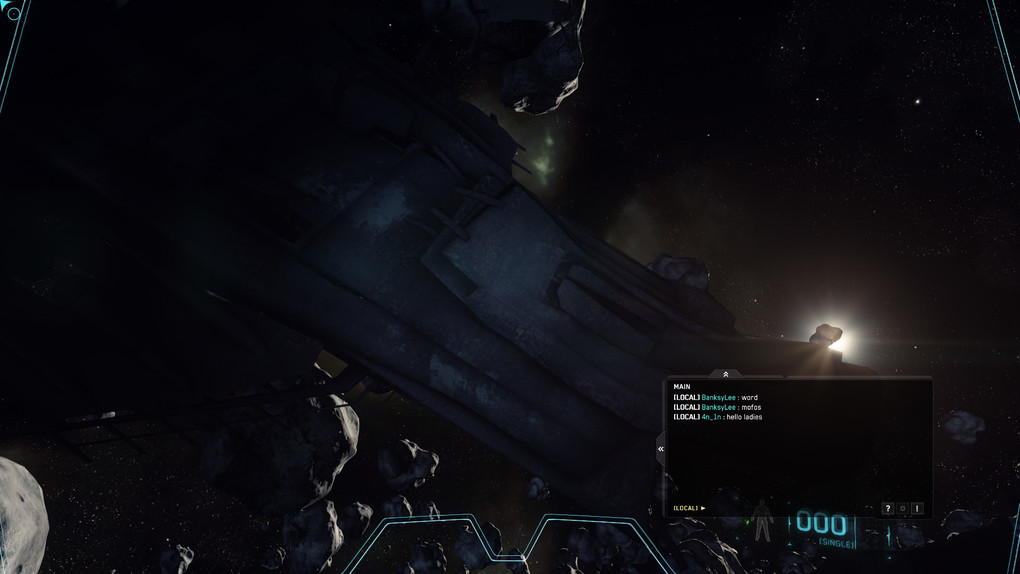
Task: Select the MAIN chat tab label
Action: (682, 387)
